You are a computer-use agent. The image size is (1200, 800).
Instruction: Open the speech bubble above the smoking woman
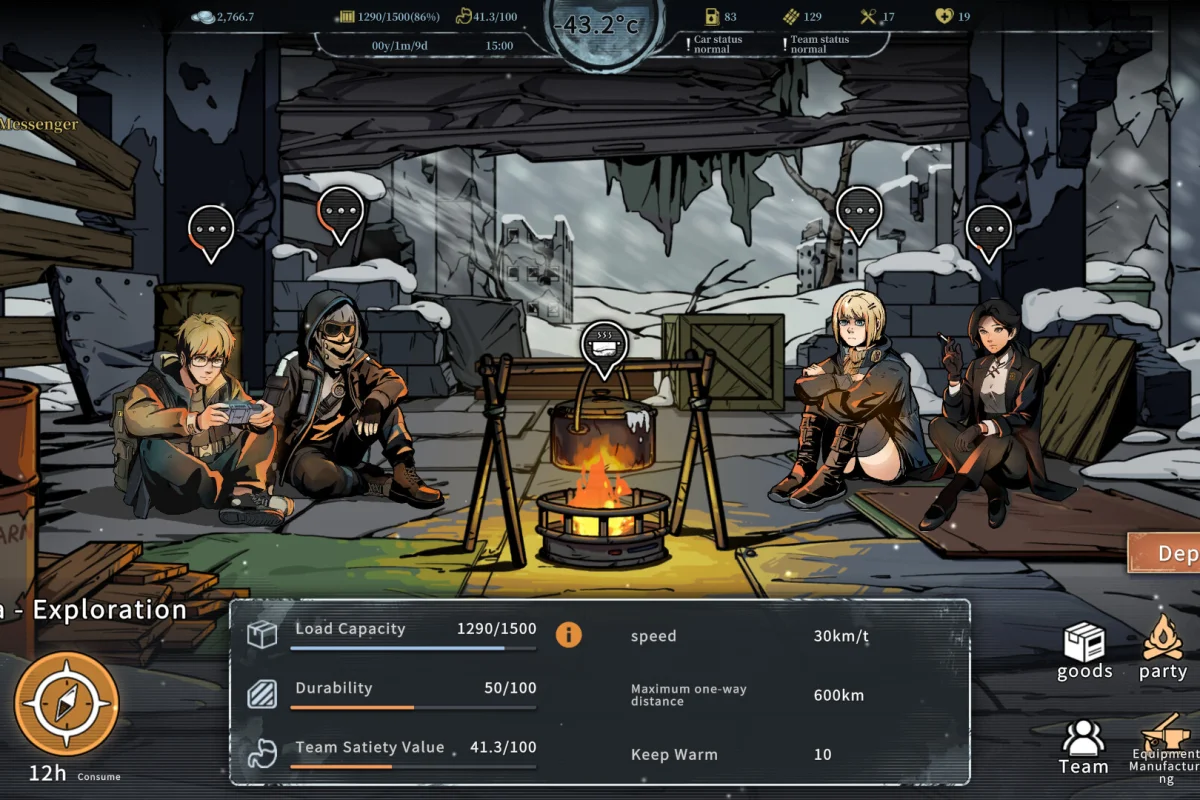tap(988, 230)
